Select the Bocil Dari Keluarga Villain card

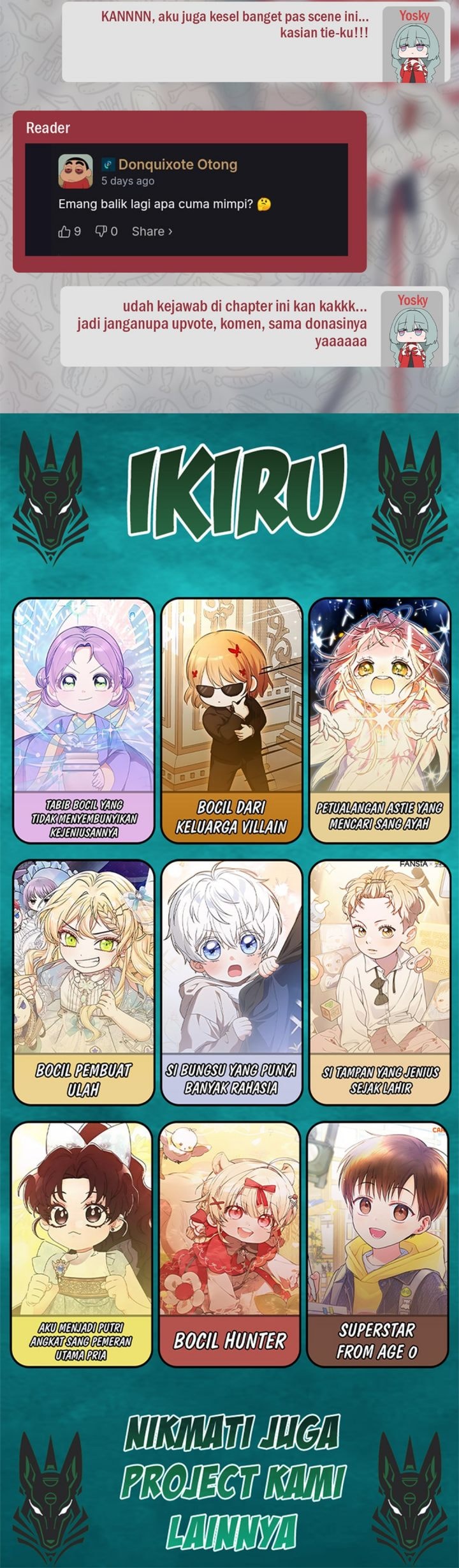pos(231,719)
